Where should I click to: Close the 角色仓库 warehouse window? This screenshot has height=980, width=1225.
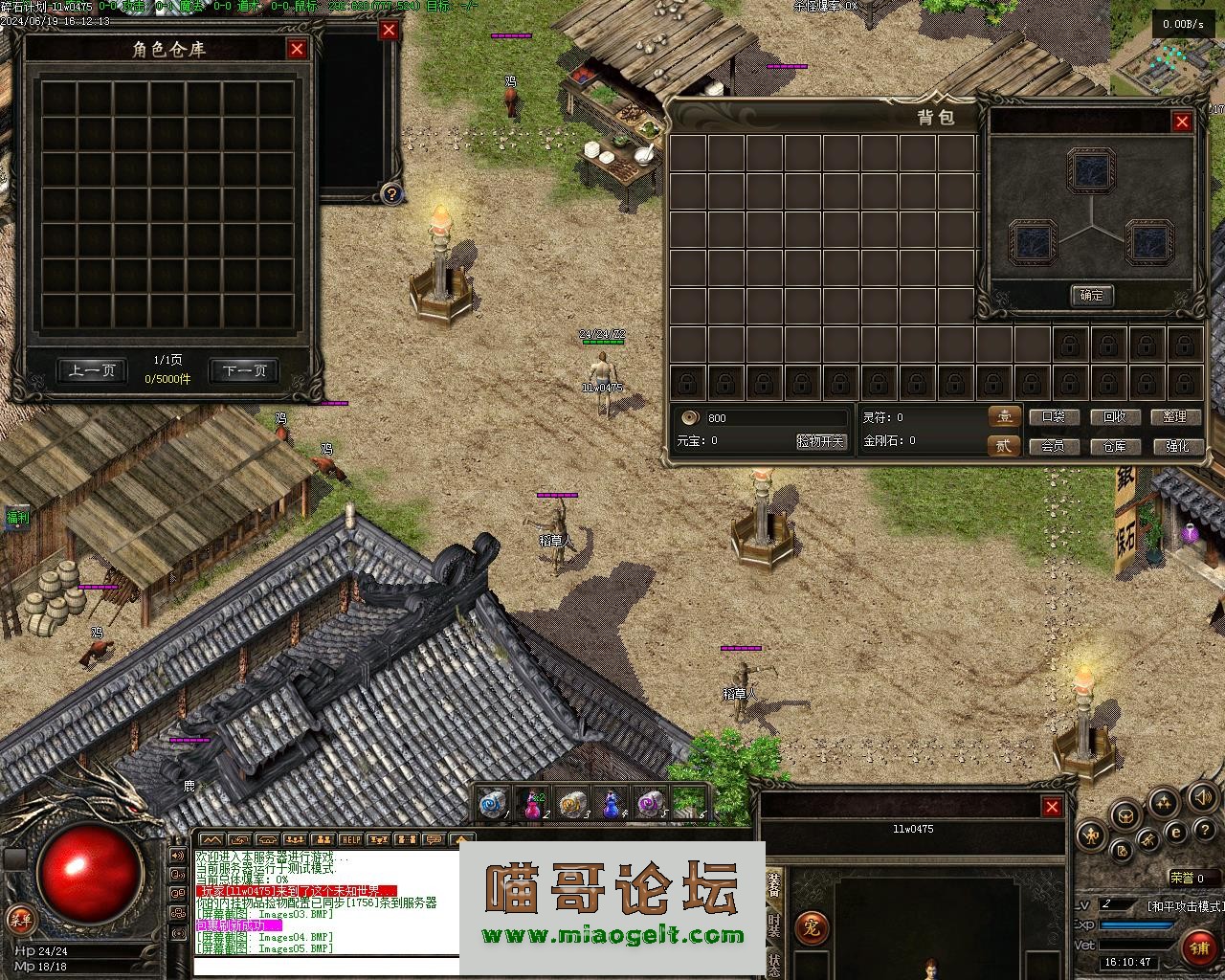tap(297, 50)
